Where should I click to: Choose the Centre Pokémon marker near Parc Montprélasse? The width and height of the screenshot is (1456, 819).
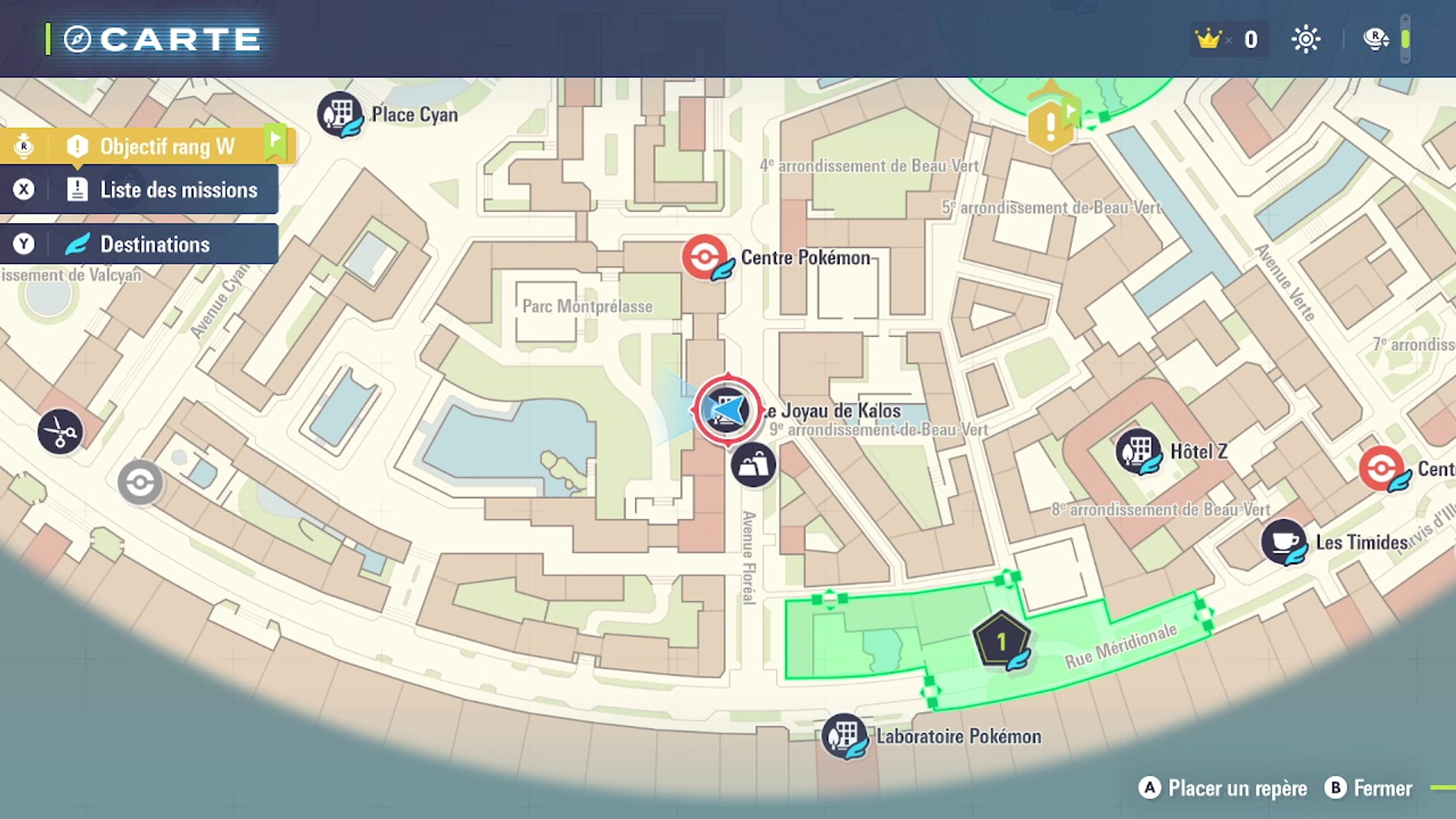pos(705,257)
